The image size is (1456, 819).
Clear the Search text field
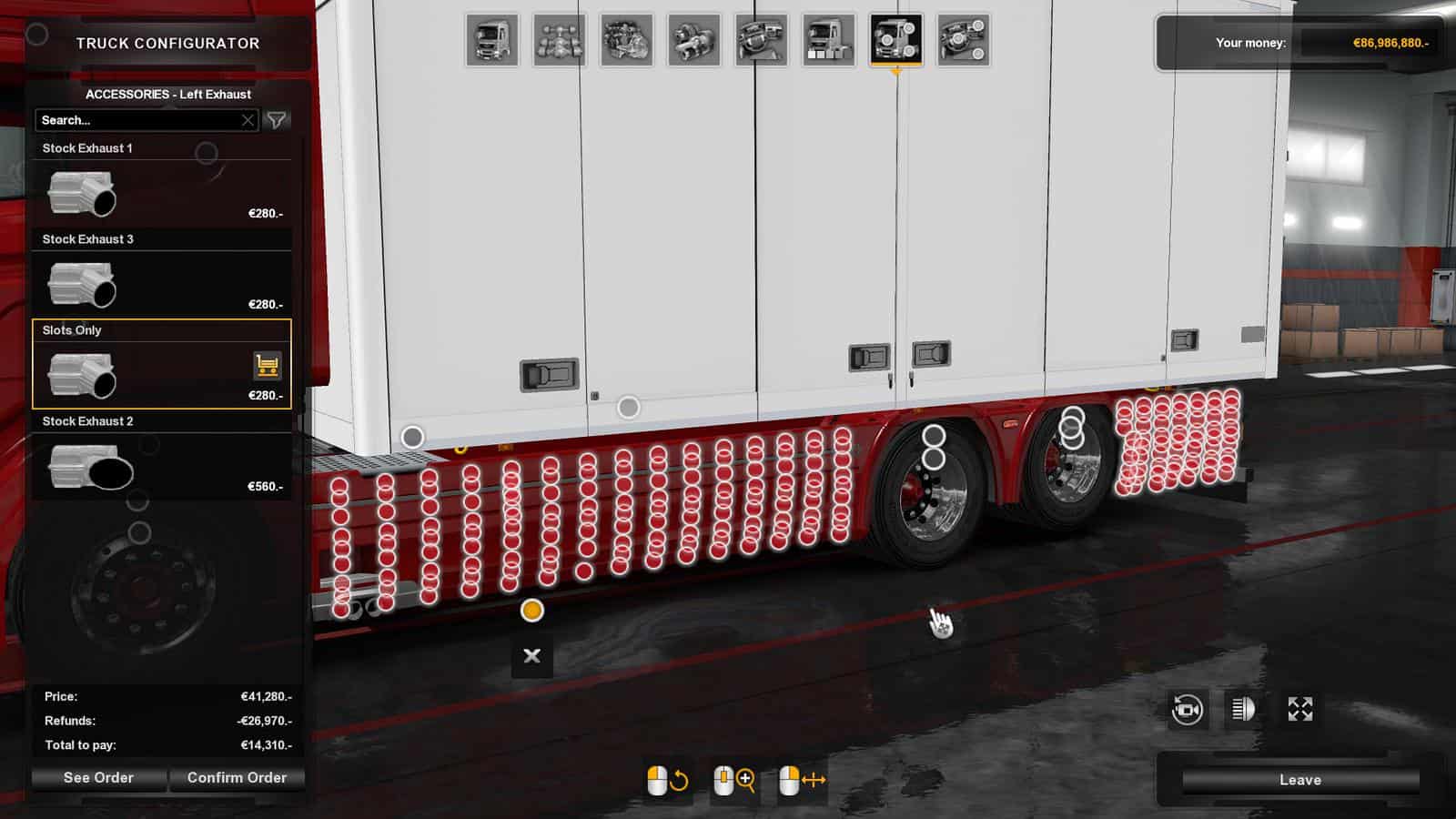(x=248, y=119)
